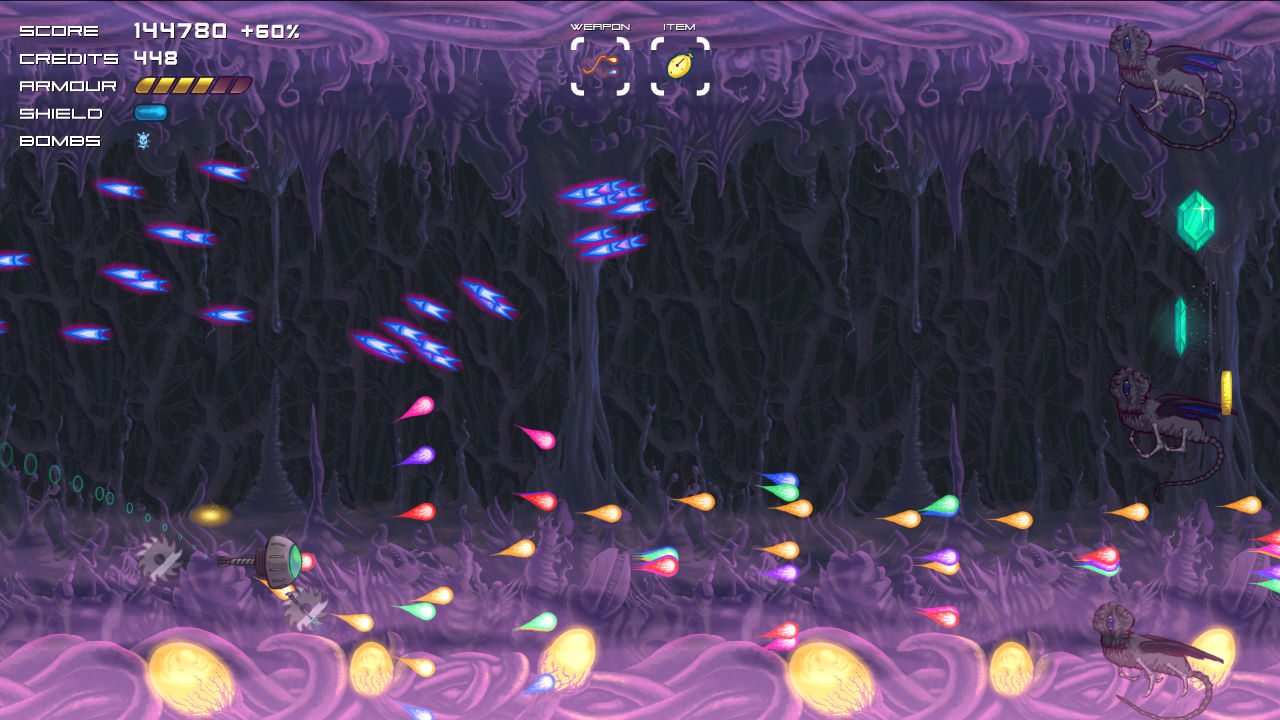
Task: Click the blue skull bomb icon beside BOMBS
Action: pos(146,141)
